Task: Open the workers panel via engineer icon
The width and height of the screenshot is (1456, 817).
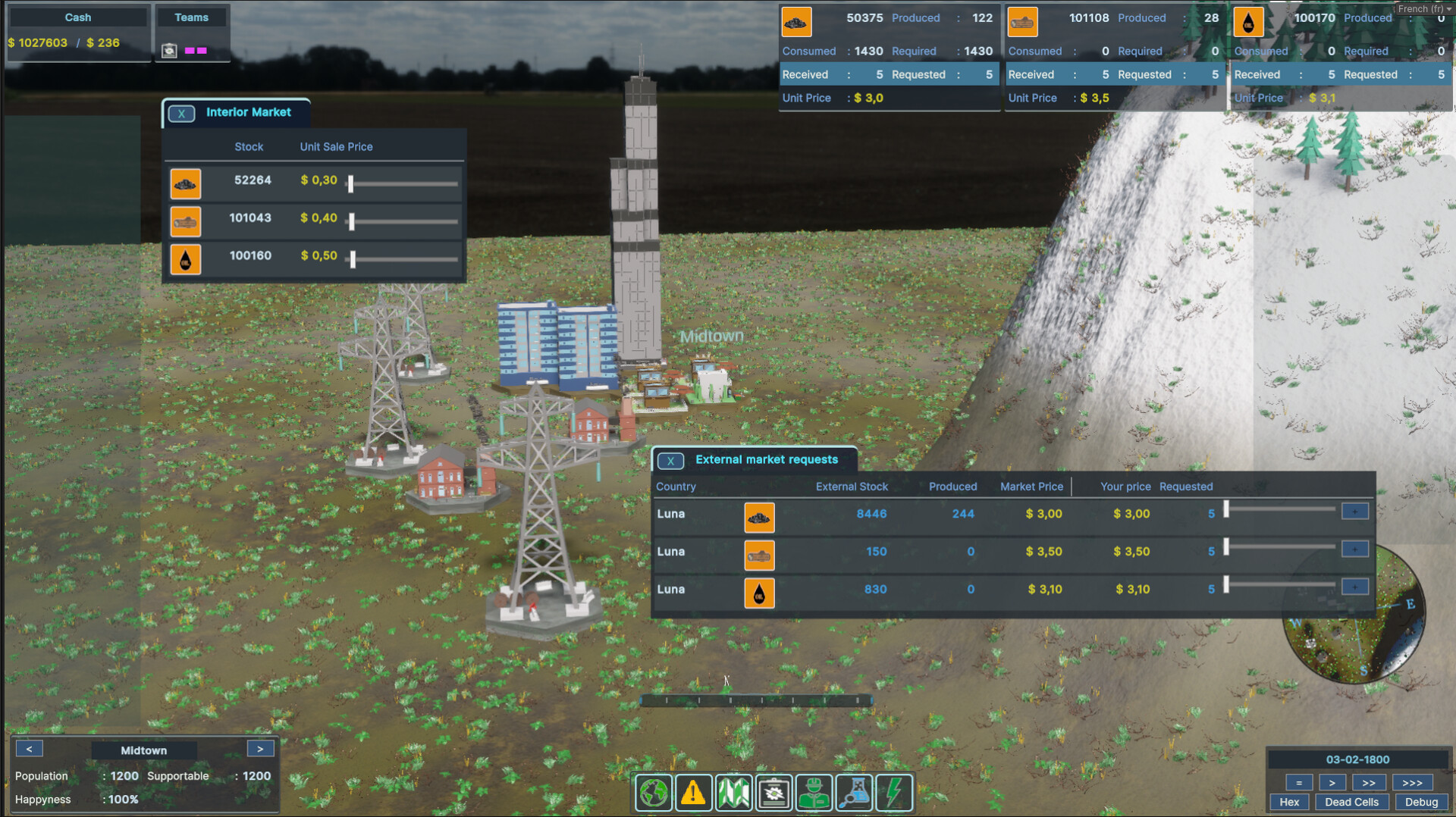Action: (814, 792)
